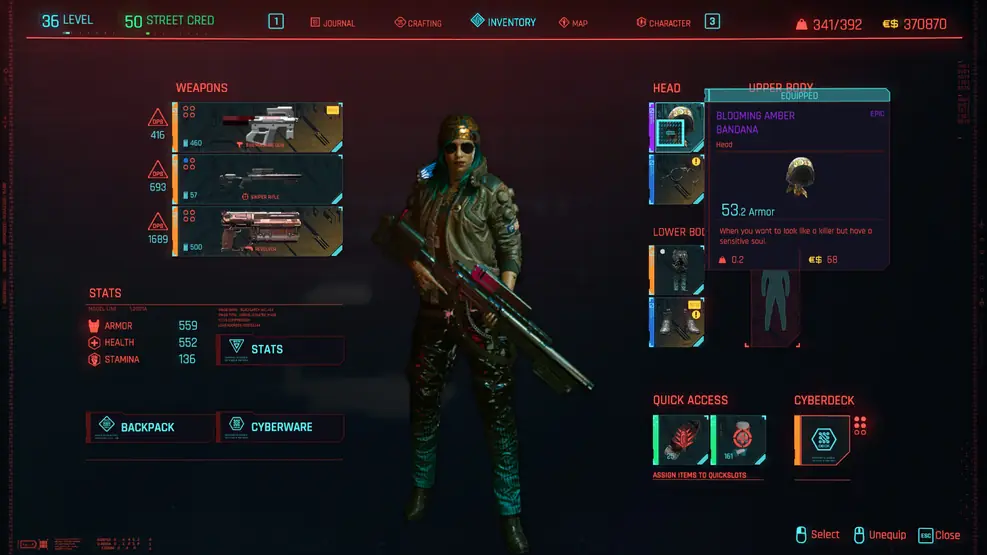Open the detailed Stats panel
This screenshot has height=555, width=987.
click(x=280, y=349)
